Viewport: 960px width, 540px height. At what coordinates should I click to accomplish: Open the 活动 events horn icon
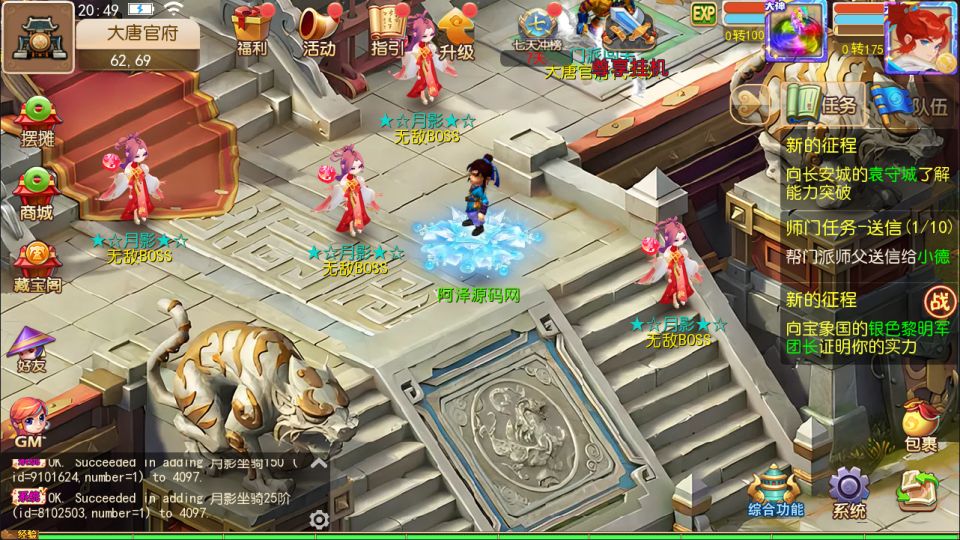pyautogui.click(x=318, y=30)
